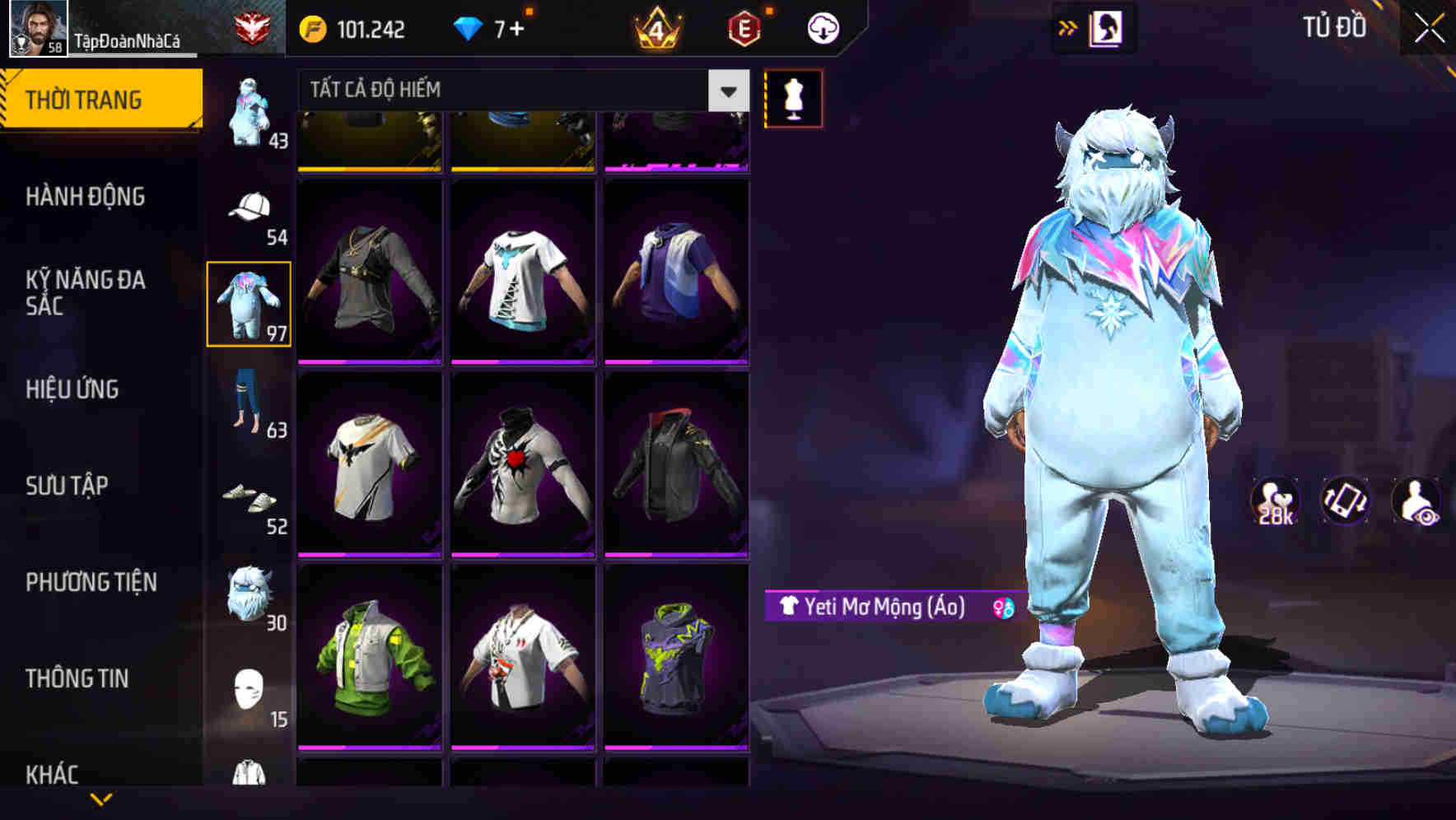1456x820 pixels.
Task: Click the double-arrow collapse icon near wardrobe
Action: pyautogui.click(x=1066, y=27)
